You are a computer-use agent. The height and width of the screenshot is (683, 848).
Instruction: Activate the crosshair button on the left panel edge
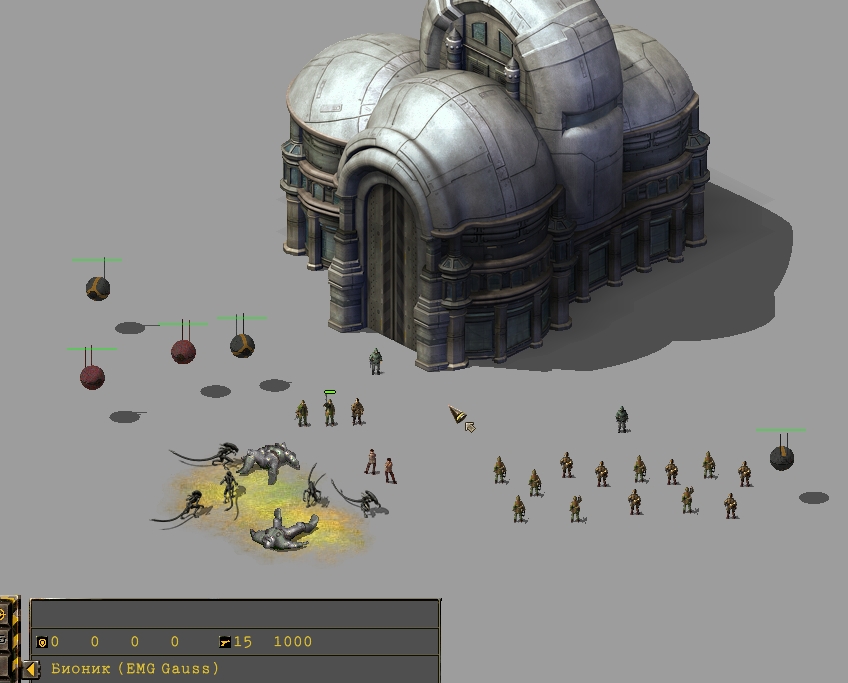point(5,613)
